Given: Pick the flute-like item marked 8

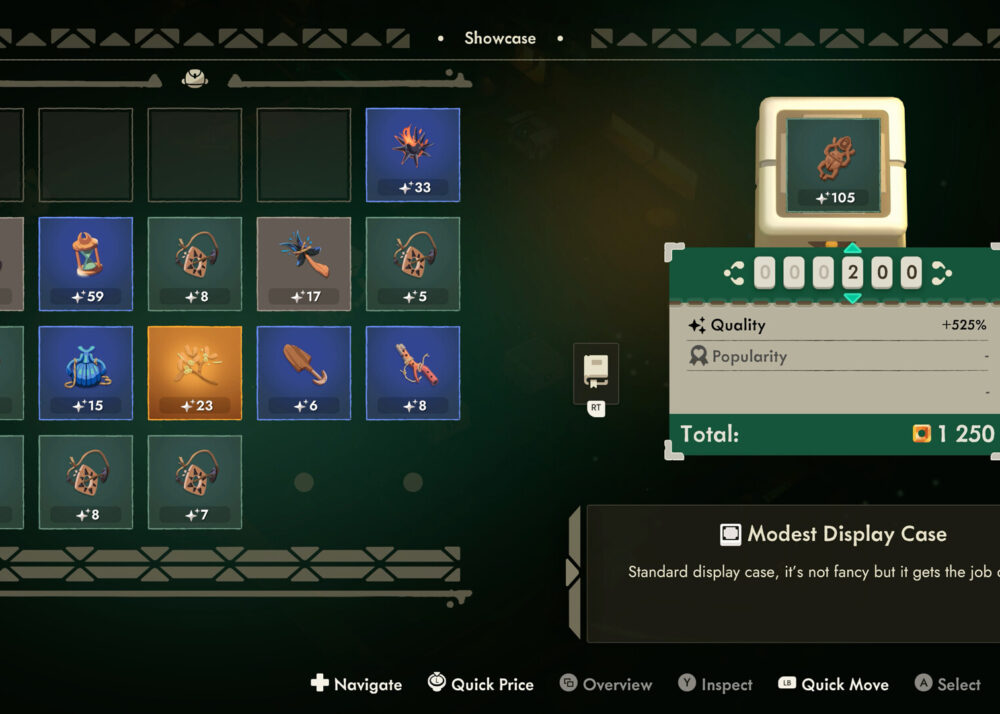Looking at the screenshot, I should 413,373.
